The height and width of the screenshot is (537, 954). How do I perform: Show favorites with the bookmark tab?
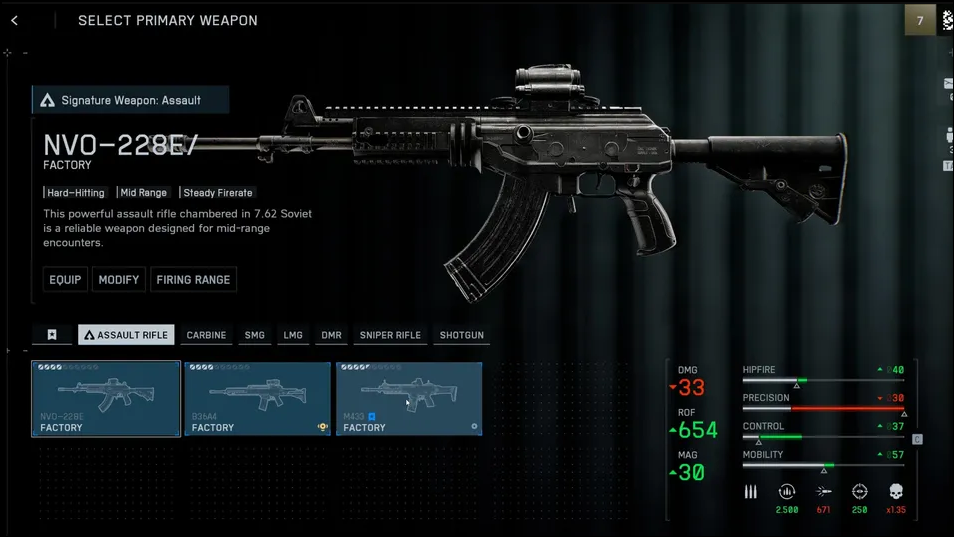click(x=52, y=335)
